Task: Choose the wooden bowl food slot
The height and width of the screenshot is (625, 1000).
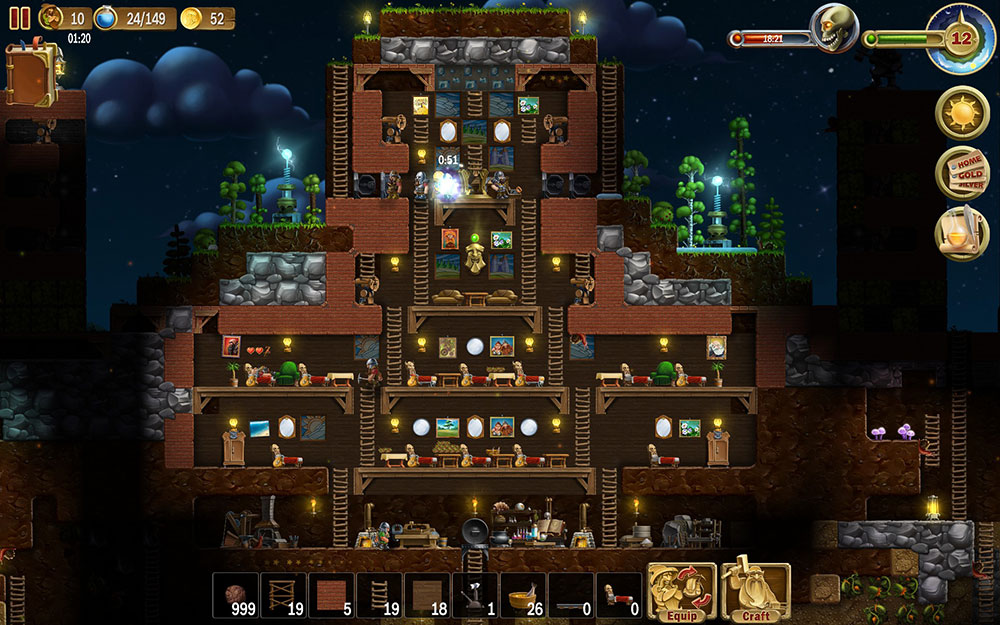Action: (x=523, y=594)
